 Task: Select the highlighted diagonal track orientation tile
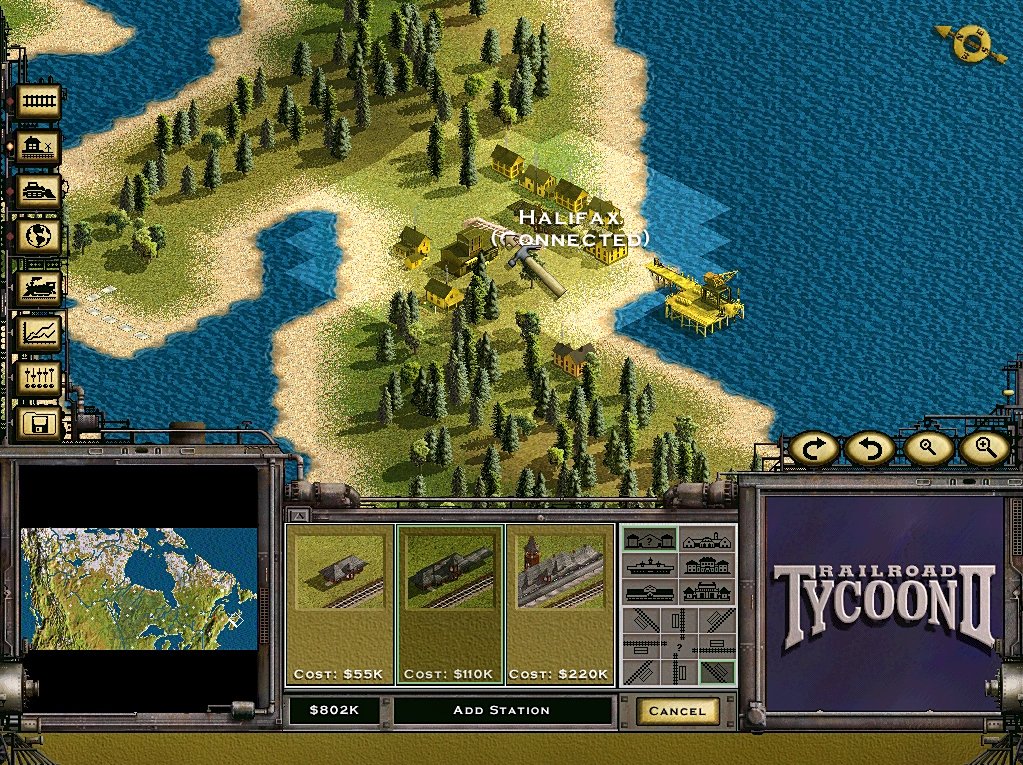(x=719, y=672)
